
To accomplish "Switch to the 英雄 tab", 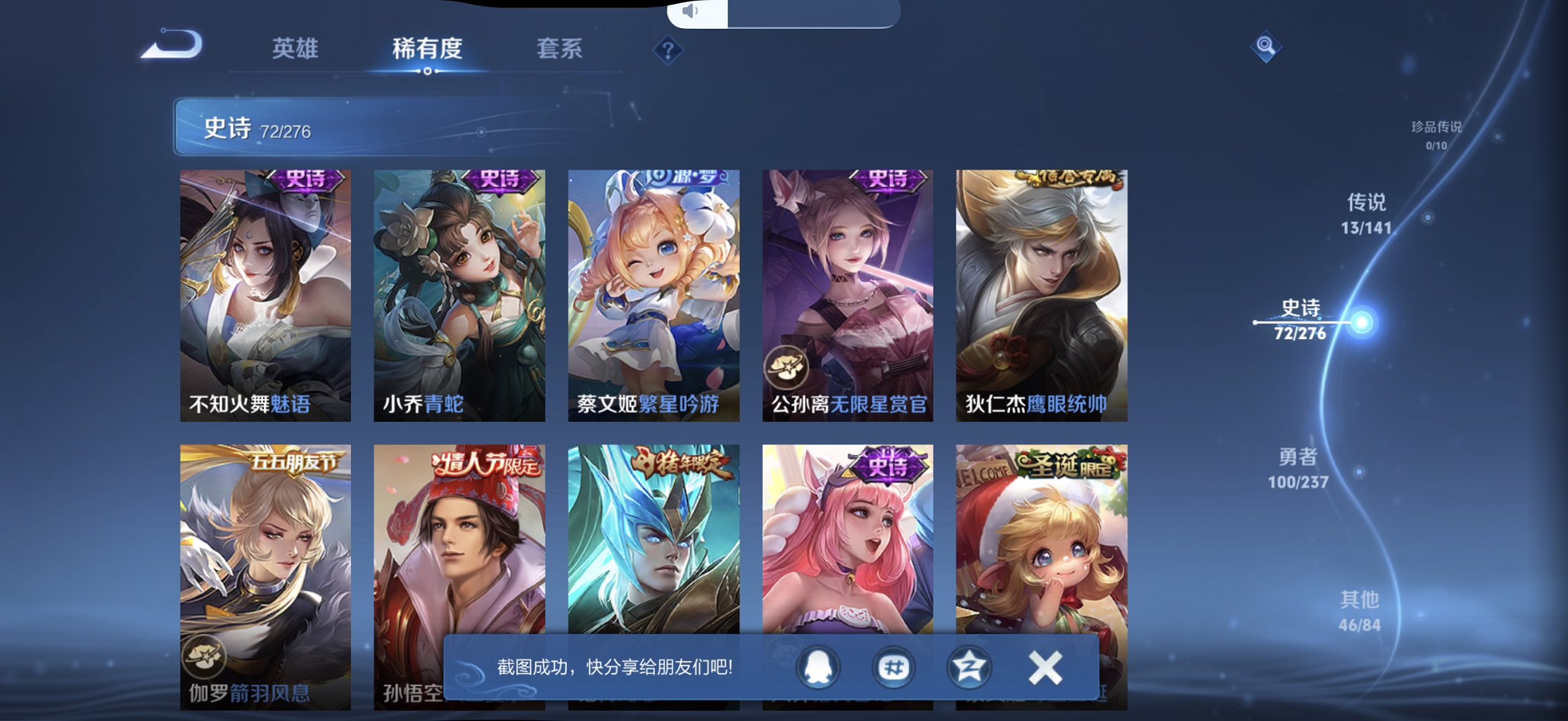I will [295, 49].
